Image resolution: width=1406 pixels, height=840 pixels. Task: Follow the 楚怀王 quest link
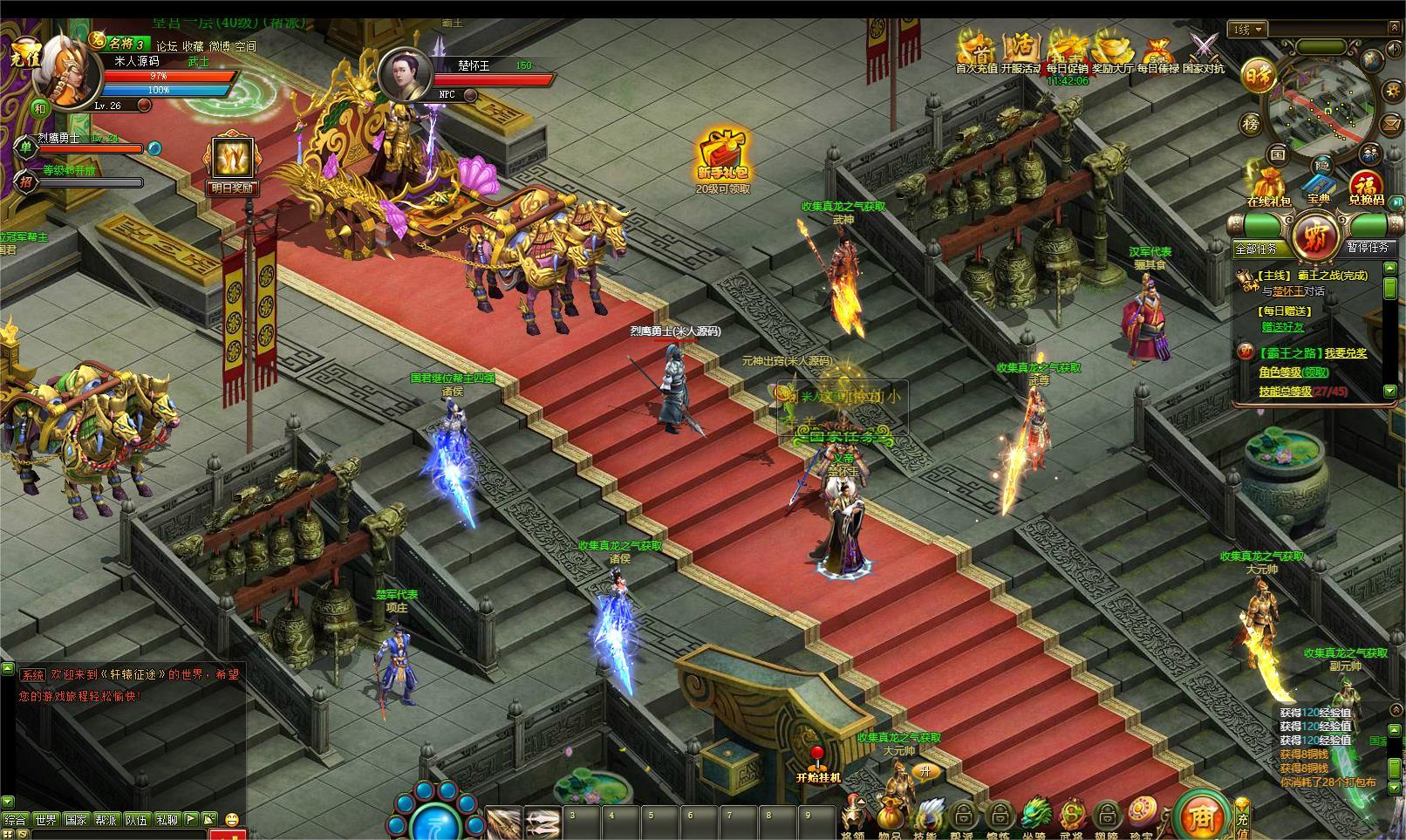tap(1288, 291)
